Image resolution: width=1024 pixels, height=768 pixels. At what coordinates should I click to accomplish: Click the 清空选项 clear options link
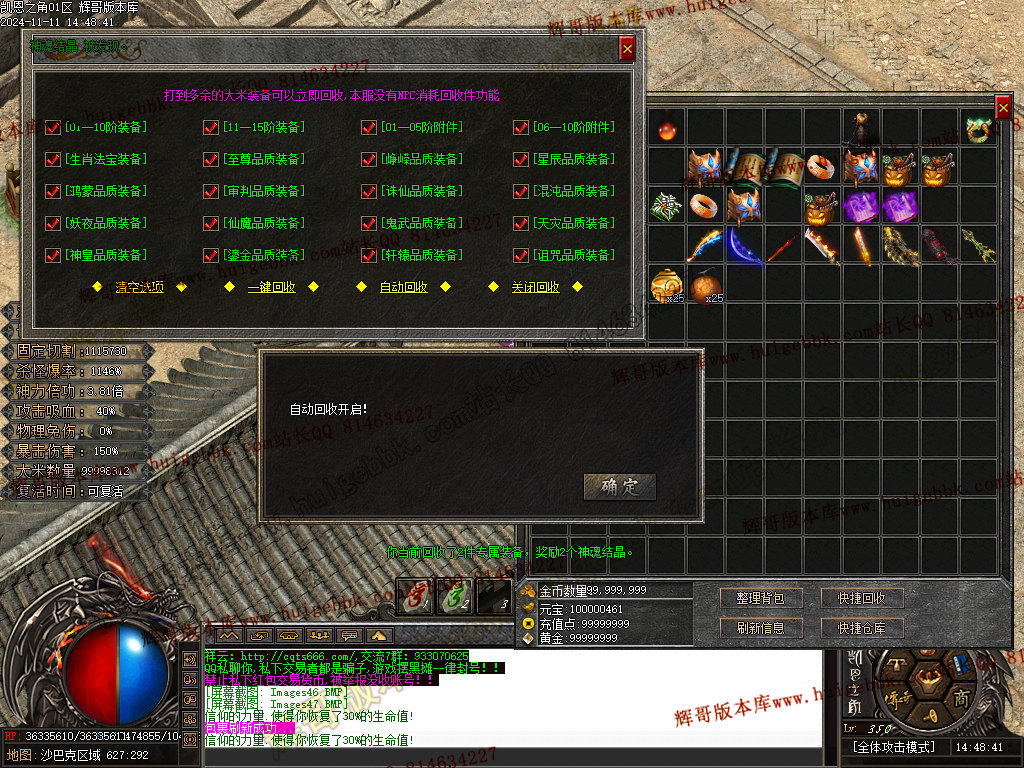click(x=139, y=287)
